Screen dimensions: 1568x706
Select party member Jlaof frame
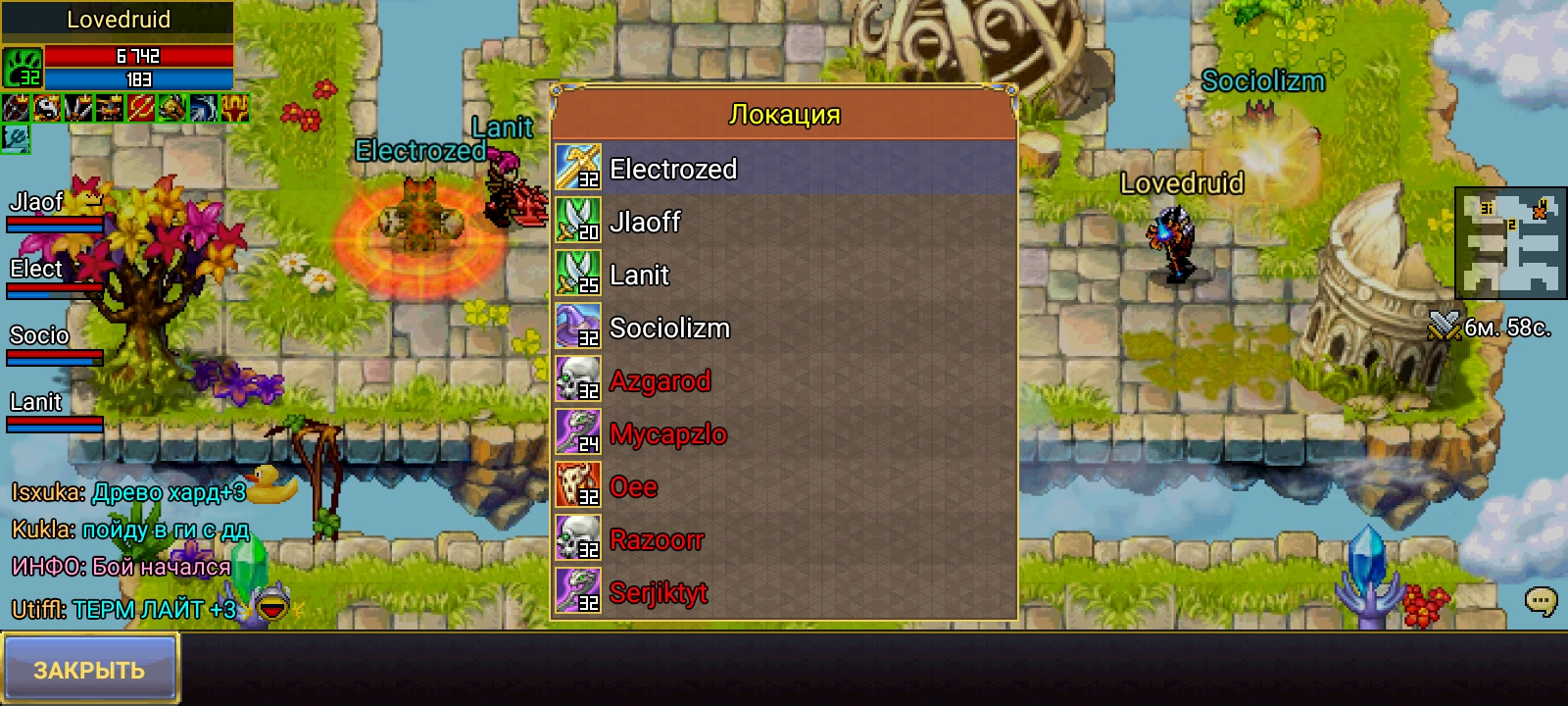pos(54,213)
